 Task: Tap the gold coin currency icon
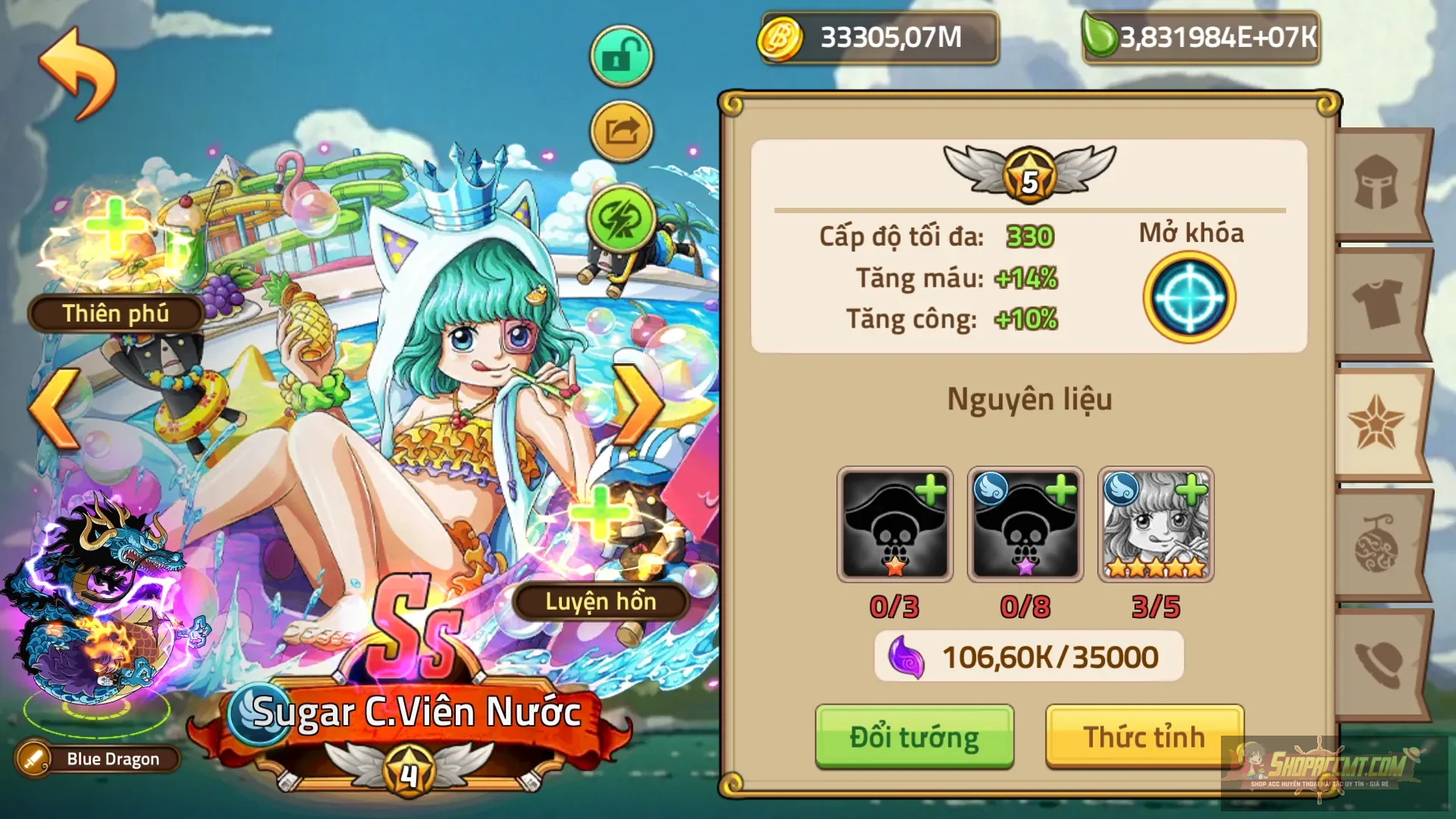tap(781, 37)
